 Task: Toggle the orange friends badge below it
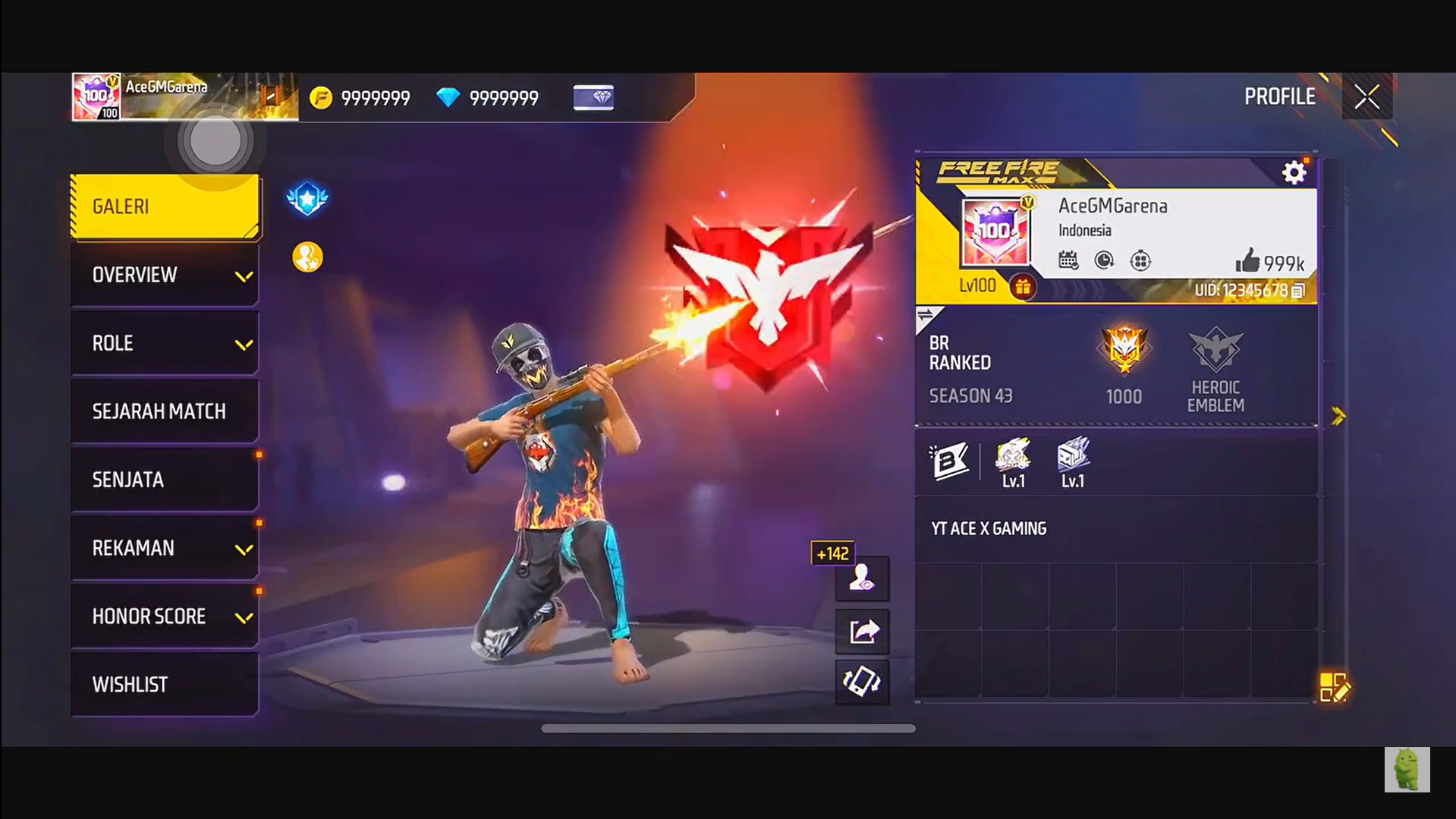coord(307,256)
